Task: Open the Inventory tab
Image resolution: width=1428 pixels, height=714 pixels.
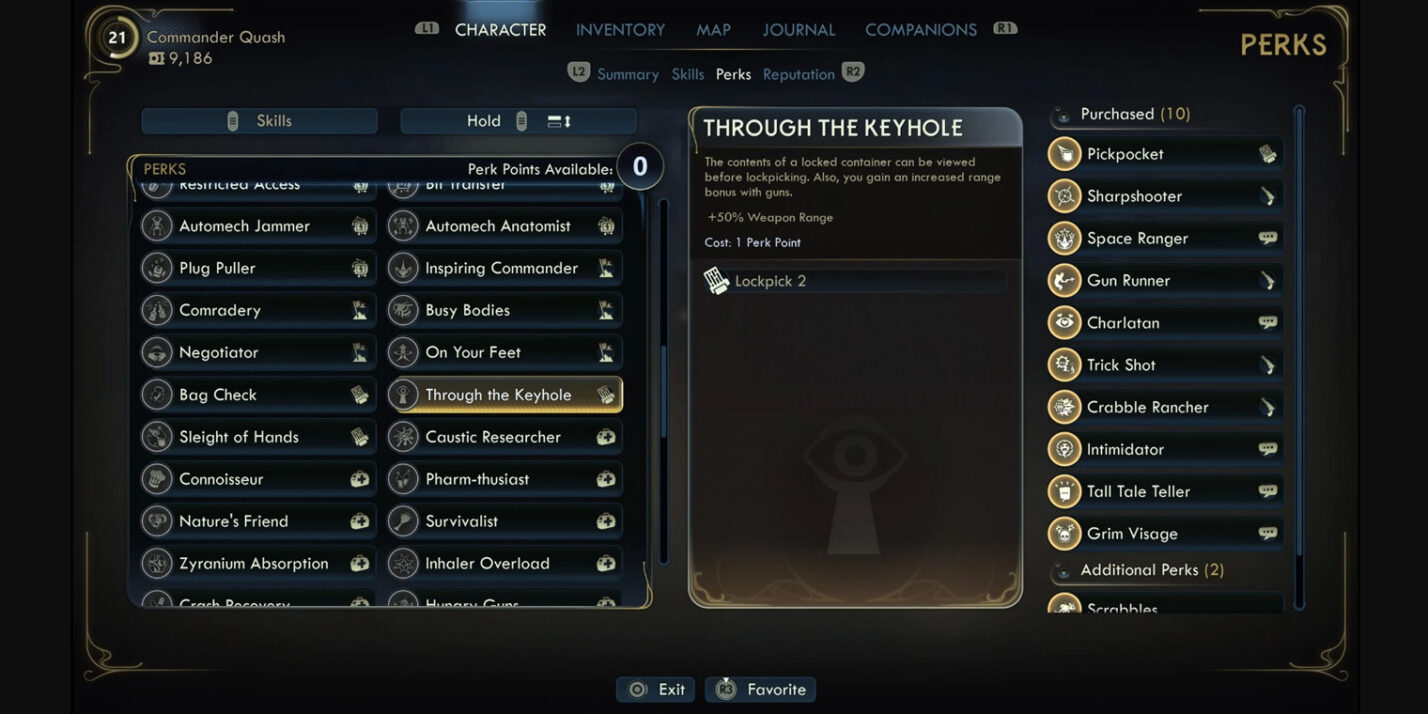Action: tap(620, 30)
